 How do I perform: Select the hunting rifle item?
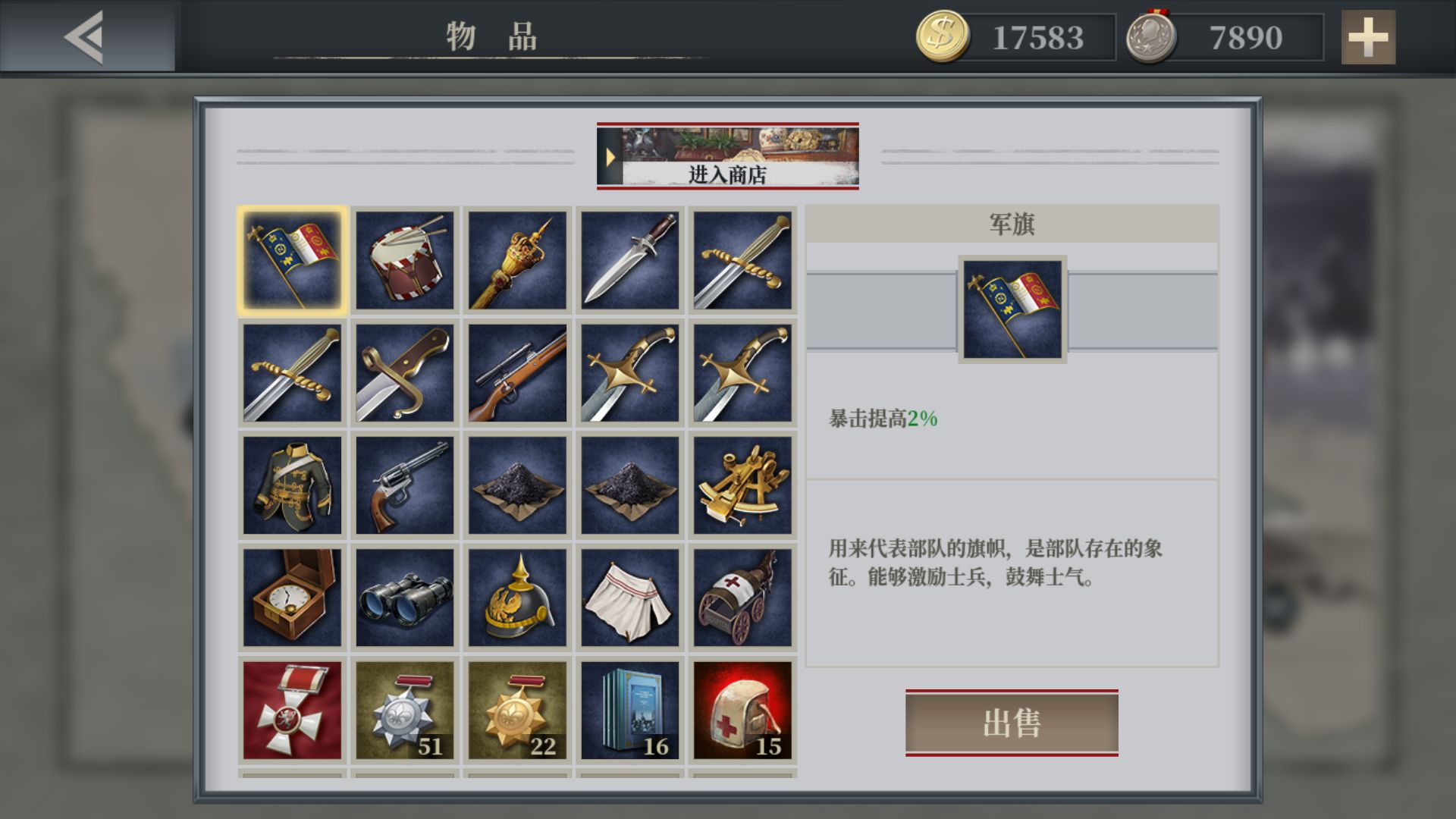pyautogui.click(x=516, y=372)
